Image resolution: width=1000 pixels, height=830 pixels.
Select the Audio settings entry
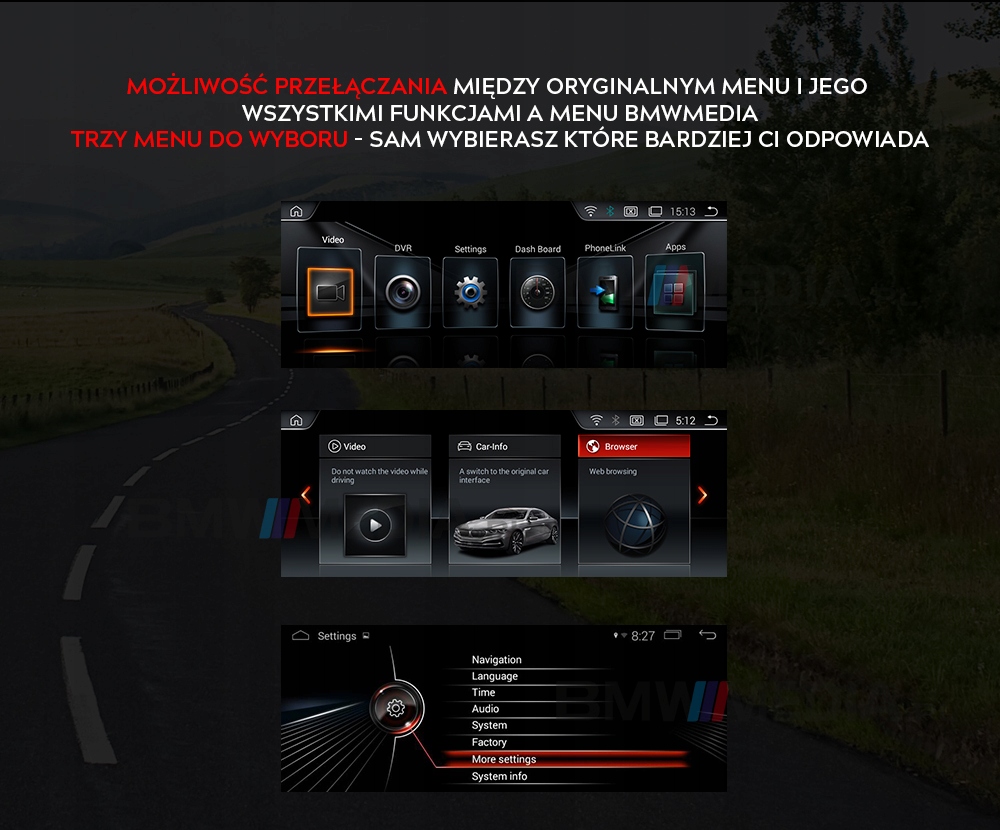point(486,709)
